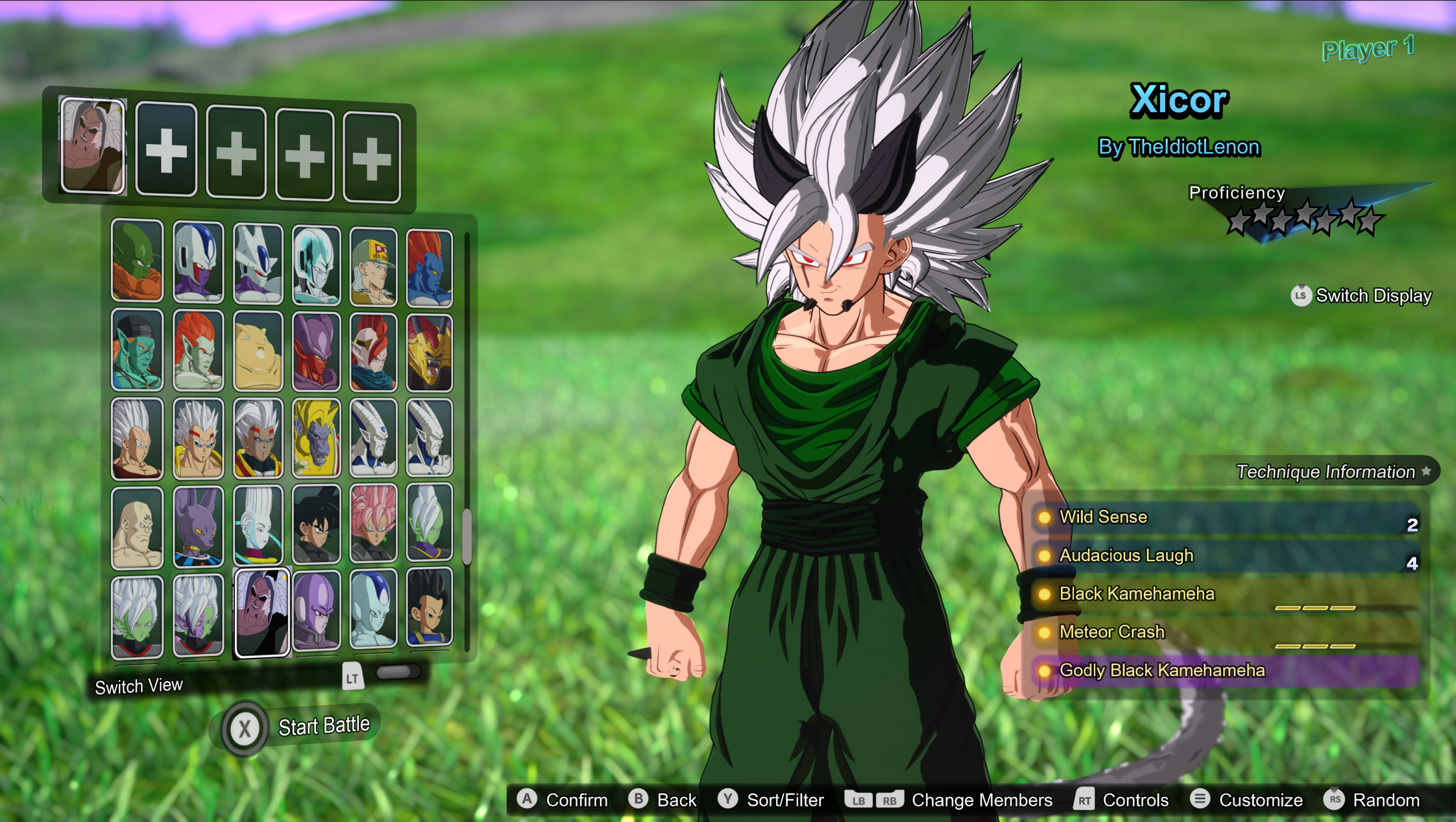Open the Sort/Filter menu

click(772, 800)
